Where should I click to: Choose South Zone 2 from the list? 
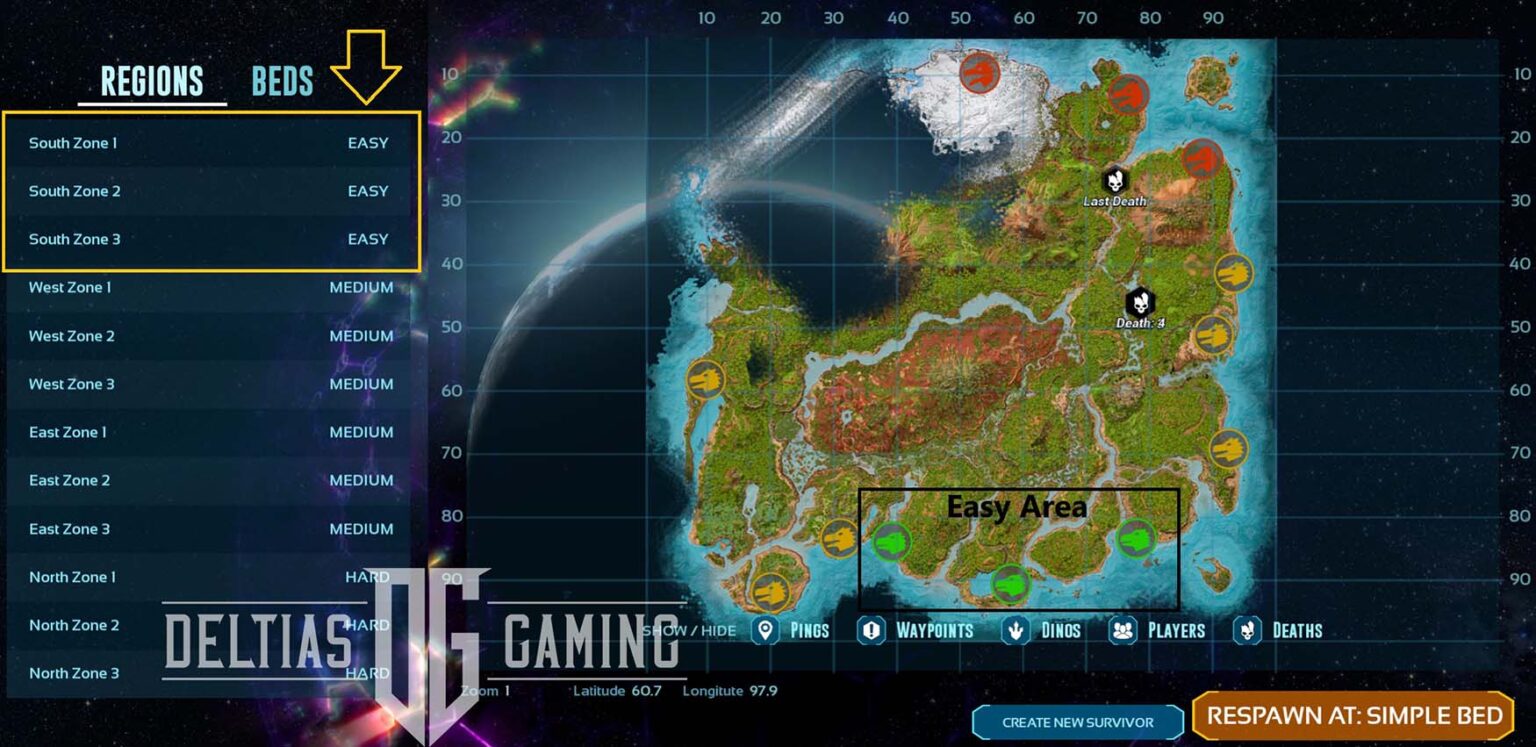[x=210, y=191]
